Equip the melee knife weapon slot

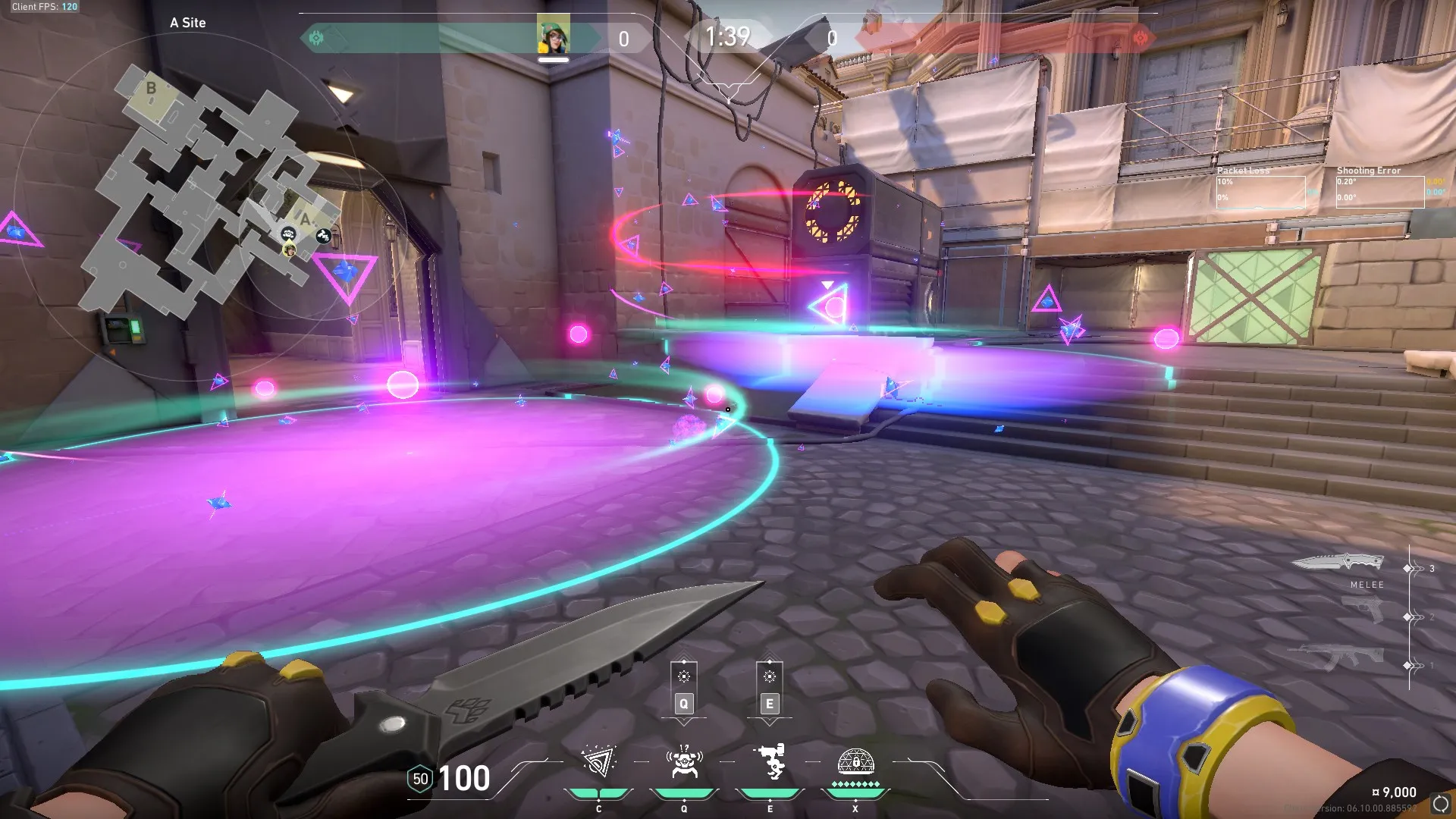point(1338,563)
